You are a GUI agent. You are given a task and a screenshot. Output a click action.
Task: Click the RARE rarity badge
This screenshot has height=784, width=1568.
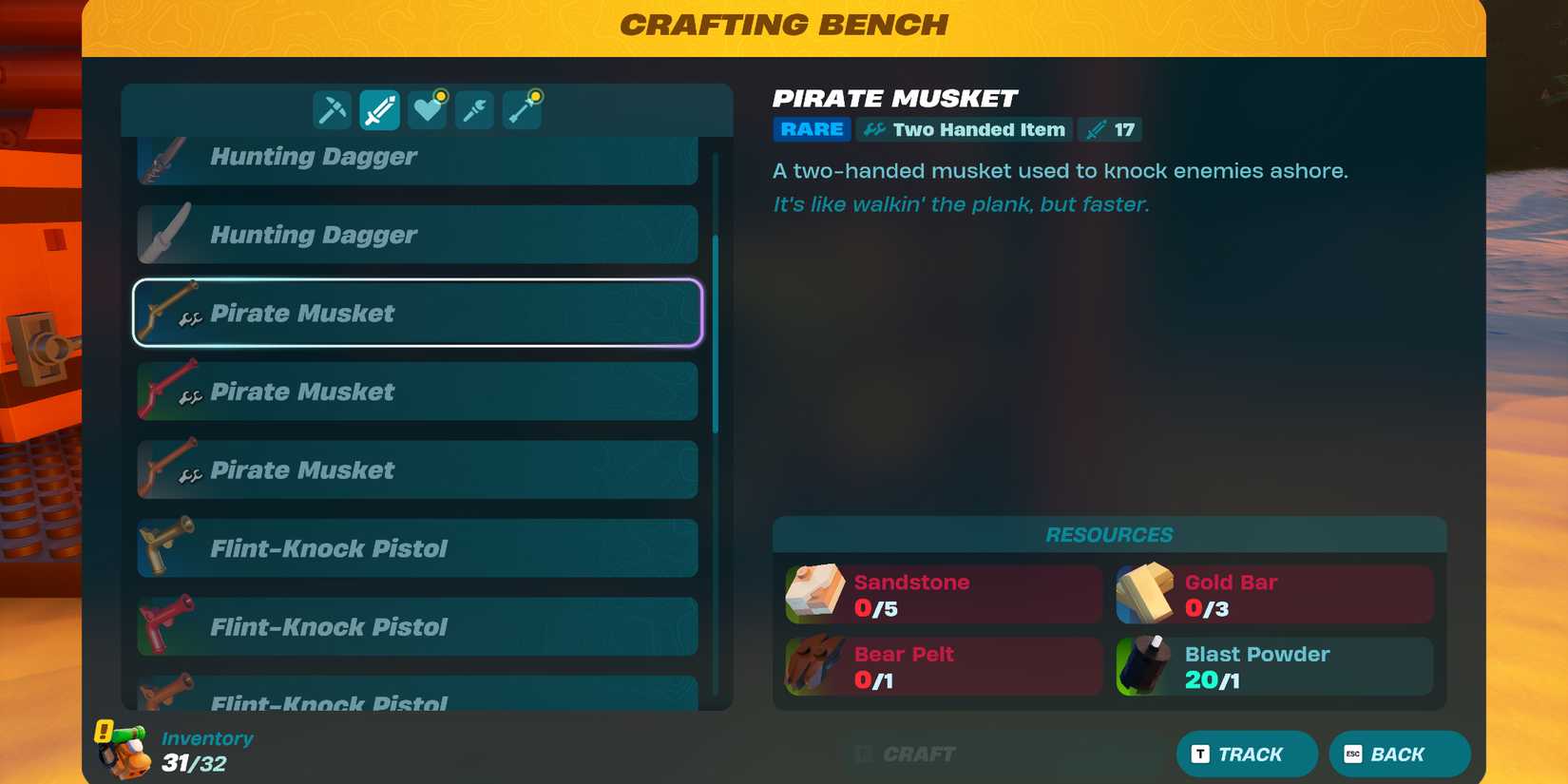pyautogui.click(x=811, y=129)
